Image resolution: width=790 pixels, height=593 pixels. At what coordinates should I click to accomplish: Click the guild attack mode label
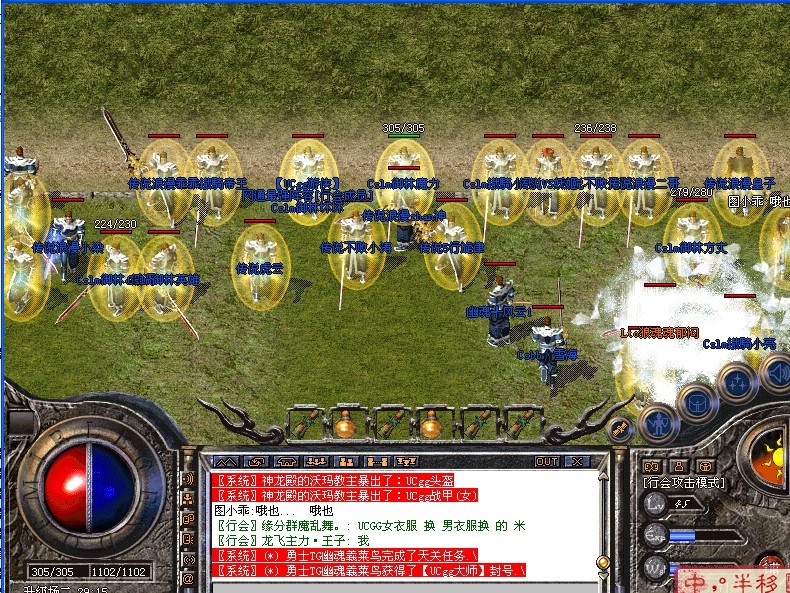click(x=685, y=483)
